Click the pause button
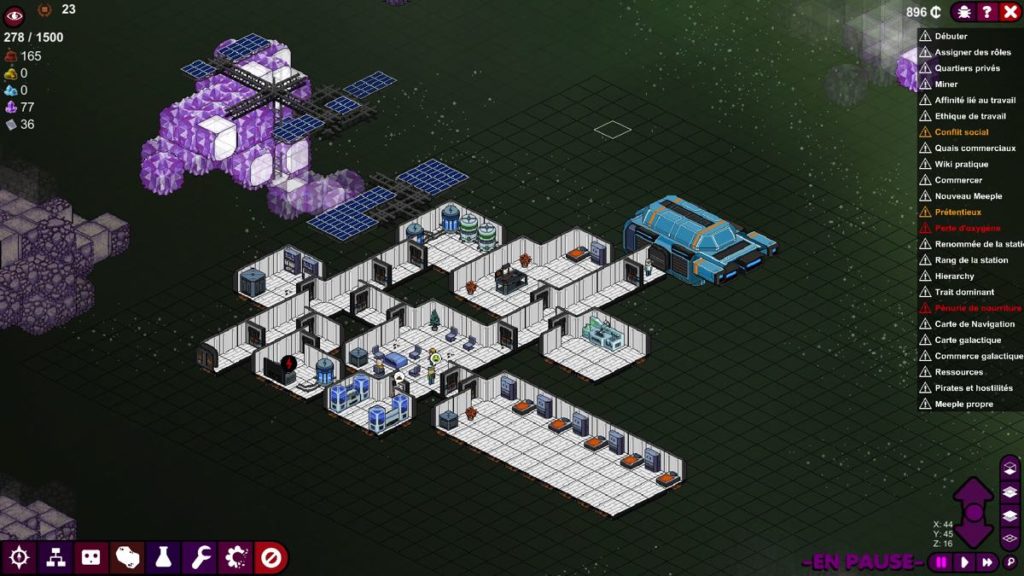1024x576 pixels. (x=941, y=562)
